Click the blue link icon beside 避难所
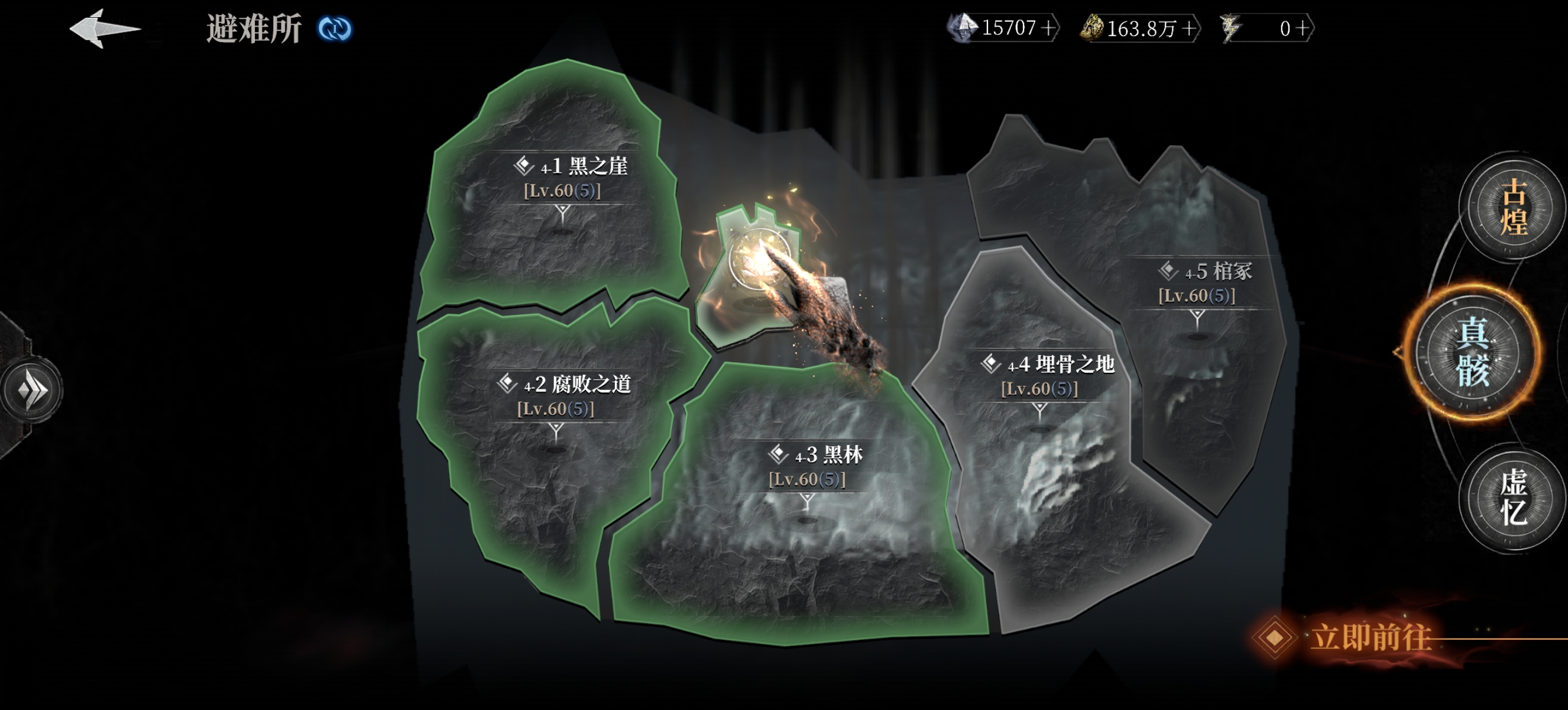This screenshot has width=1568, height=710. click(x=334, y=28)
